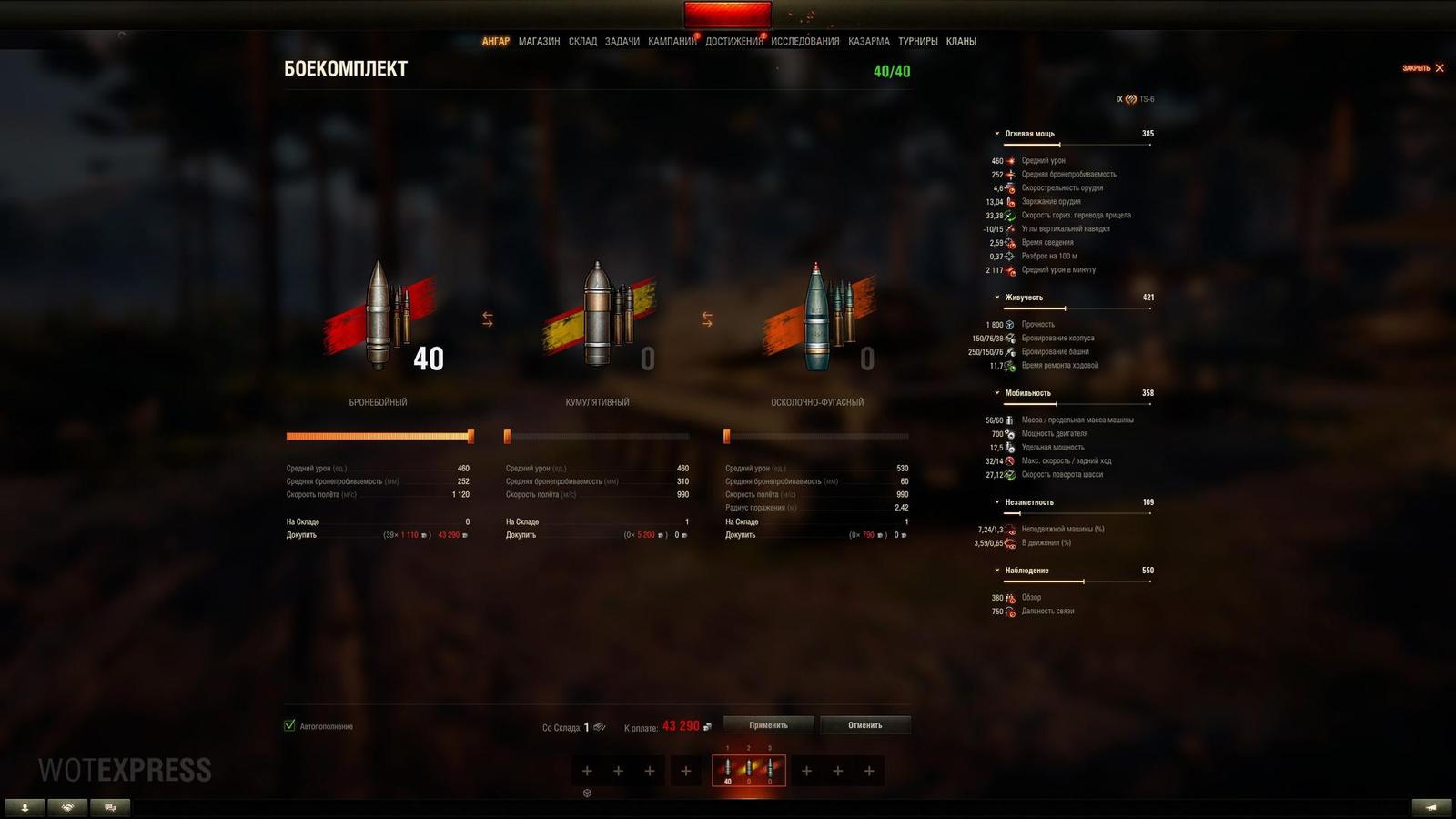The image size is (1456, 819).
Task: Click the download icon in bottom-left corner
Action: (x=26, y=806)
